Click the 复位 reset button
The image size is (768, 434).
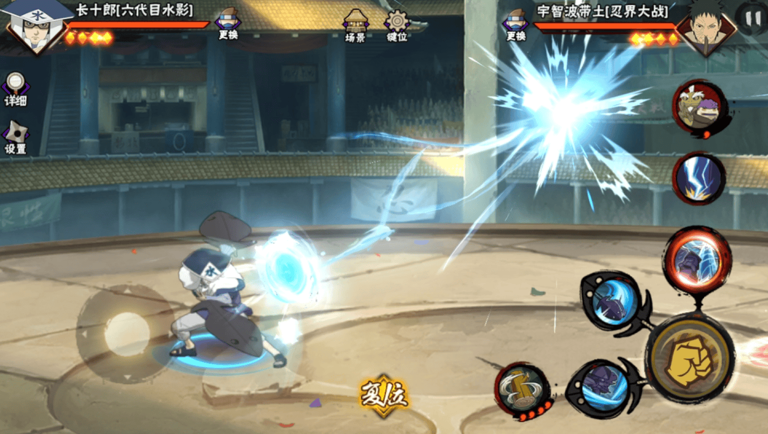coord(384,392)
